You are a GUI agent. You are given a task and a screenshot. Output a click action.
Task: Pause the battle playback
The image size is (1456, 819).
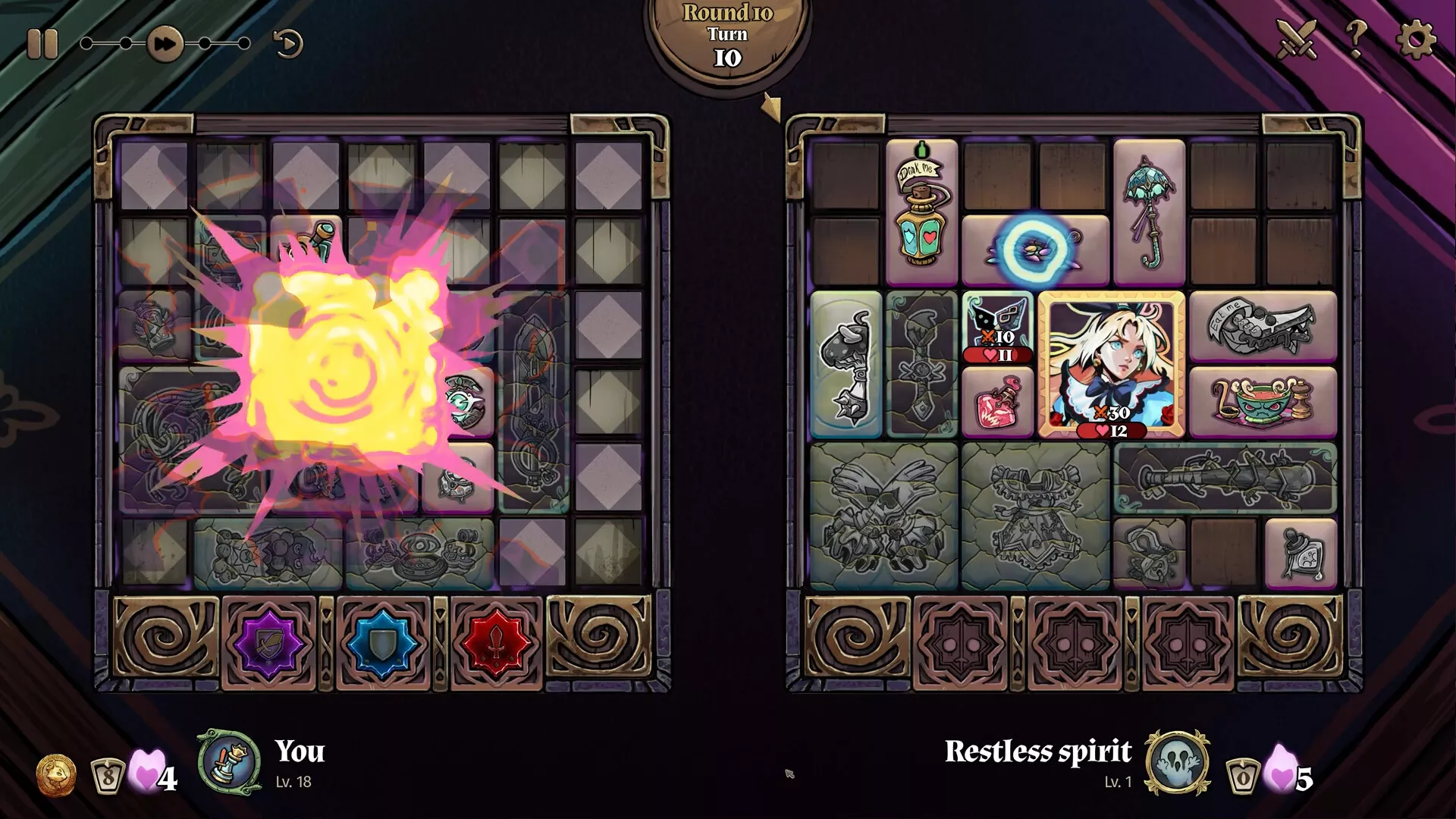point(42,44)
